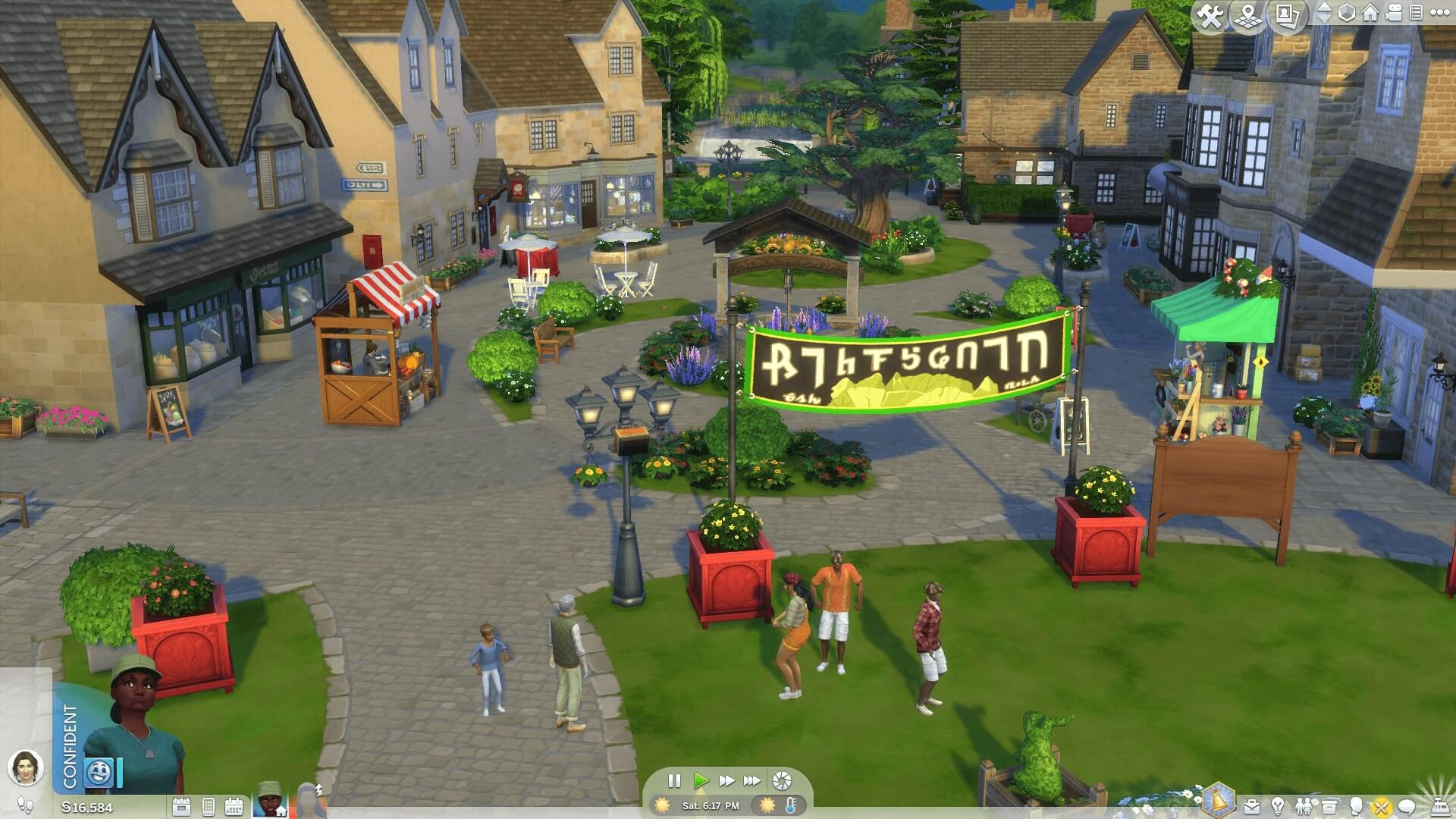
Task: Expand the options menu via the three dots
Action: 1441,14
